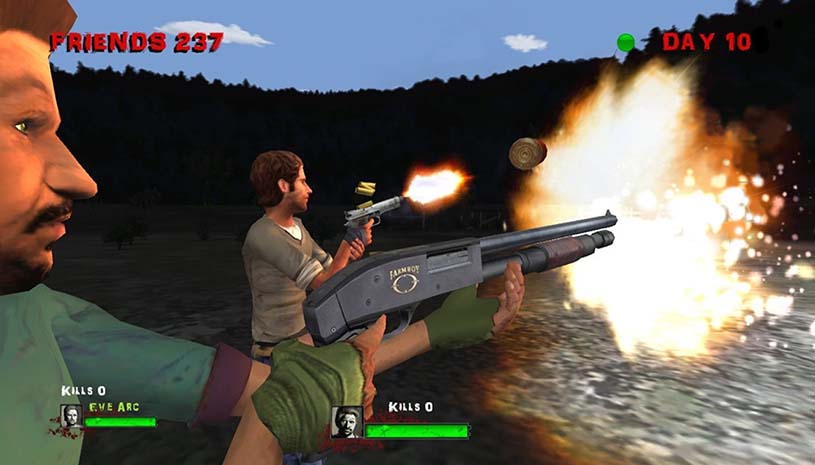
Task: Select the second player's portrait icon
Action: pos(346,420)
